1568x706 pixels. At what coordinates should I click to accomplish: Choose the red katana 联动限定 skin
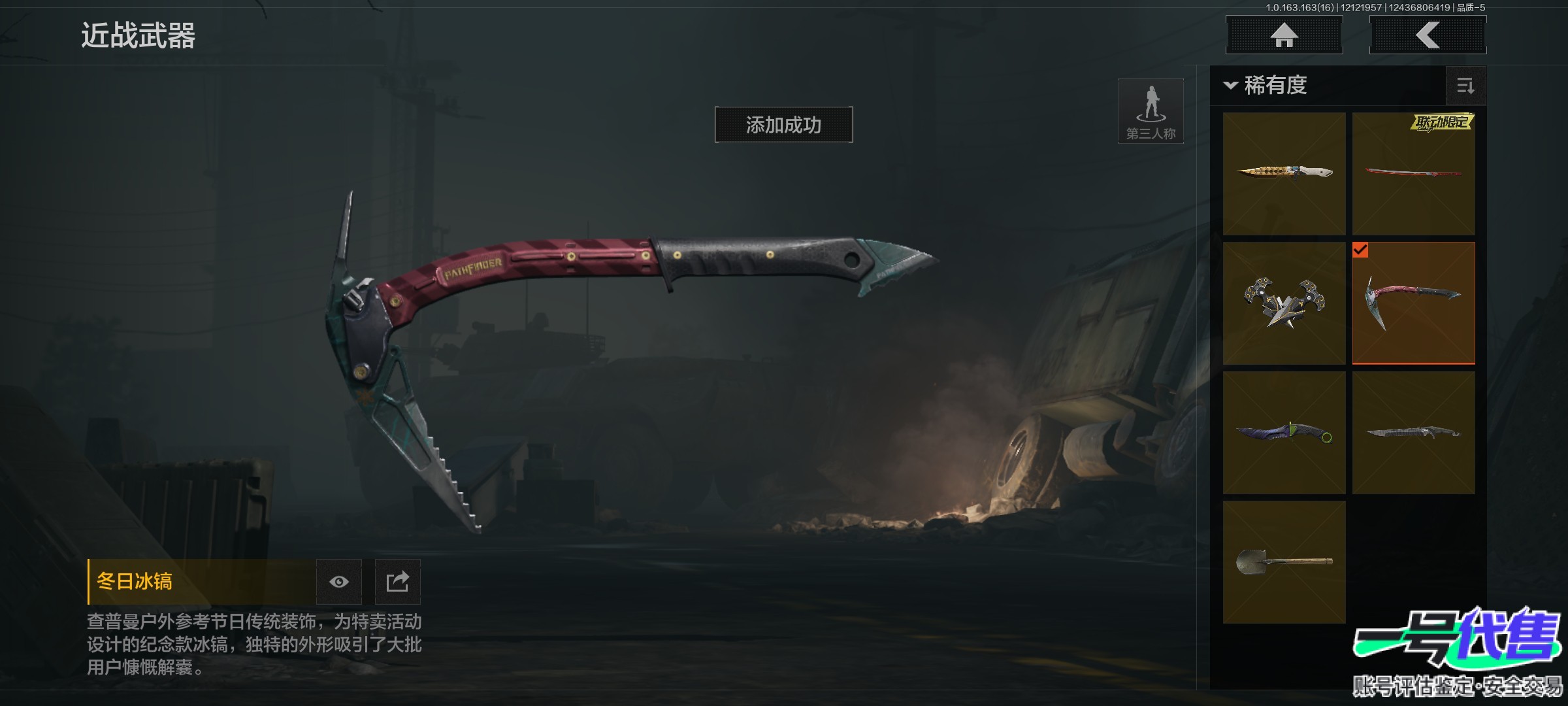tap(1413, 173)
